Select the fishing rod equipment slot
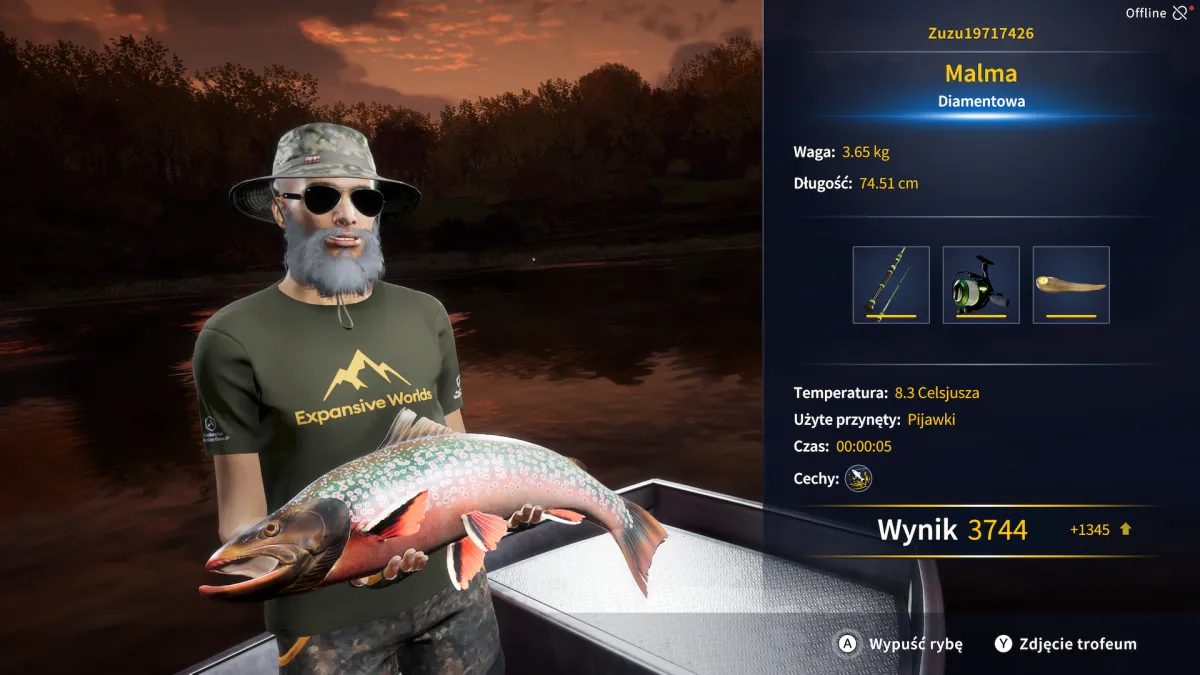 click(891, 285)
